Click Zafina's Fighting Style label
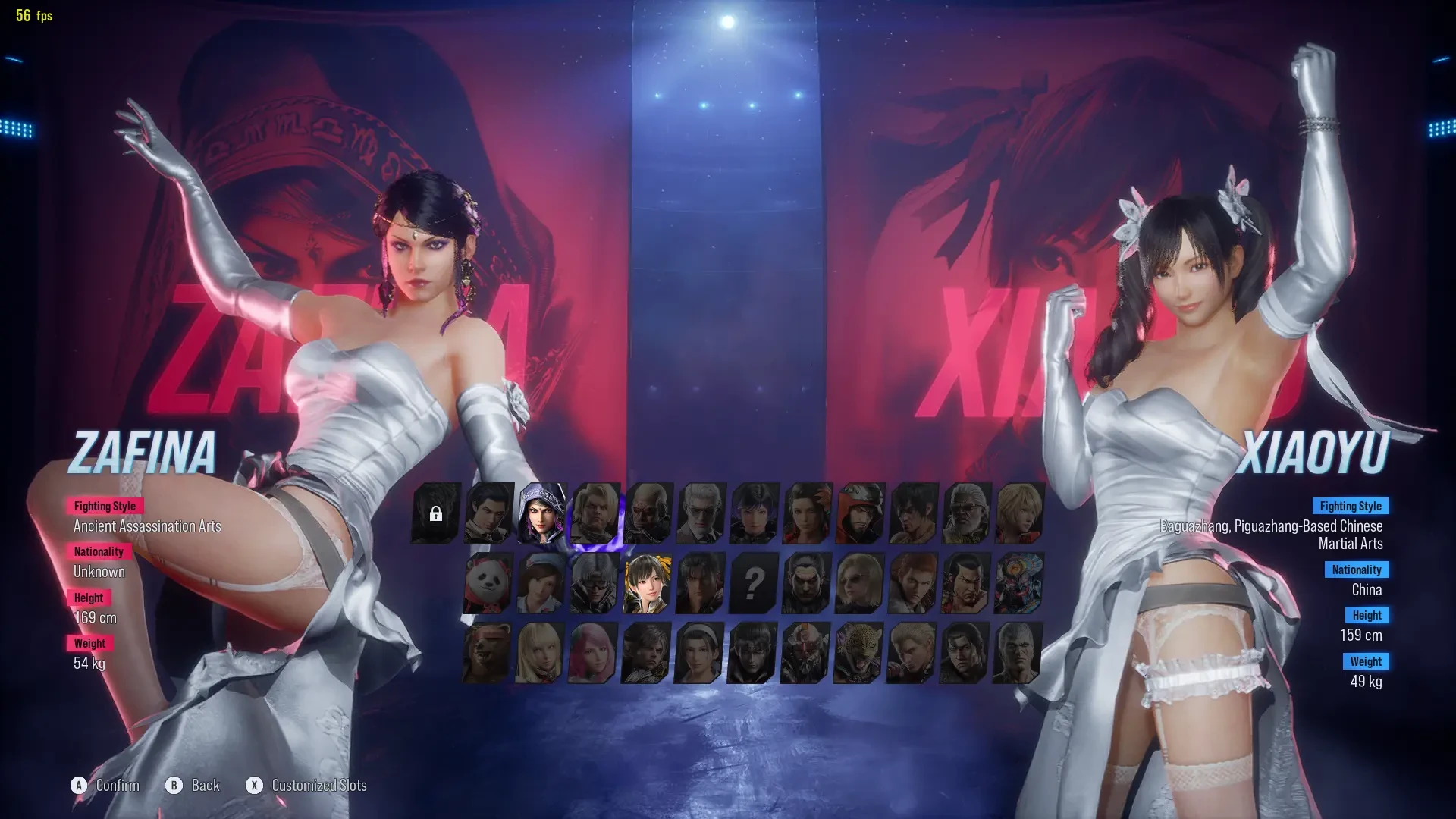The height and width of the screenshot is (819, 1456). (104, 506)
